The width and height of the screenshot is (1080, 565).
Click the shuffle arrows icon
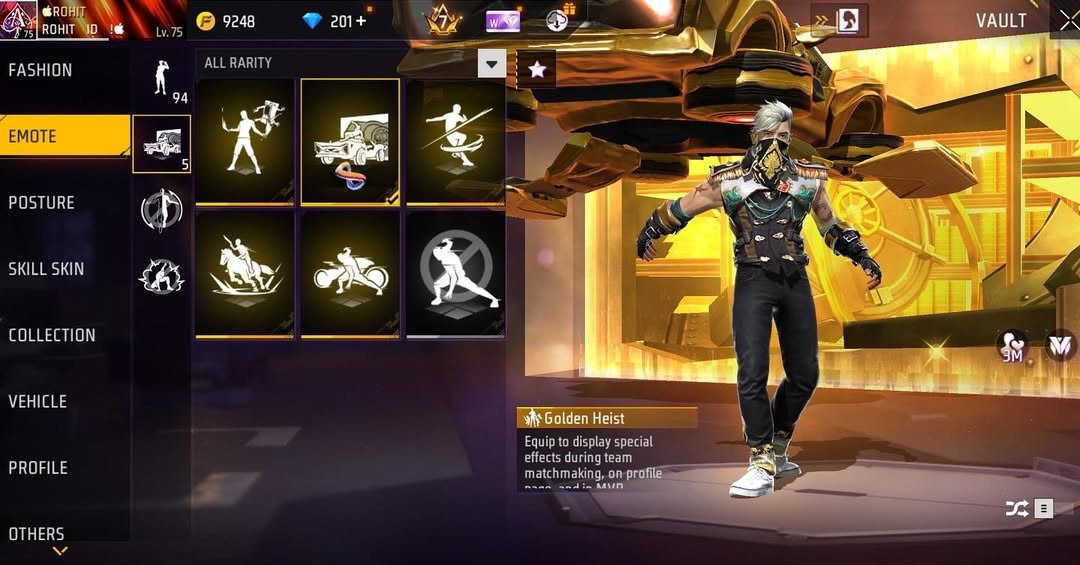pos(1016,509)
